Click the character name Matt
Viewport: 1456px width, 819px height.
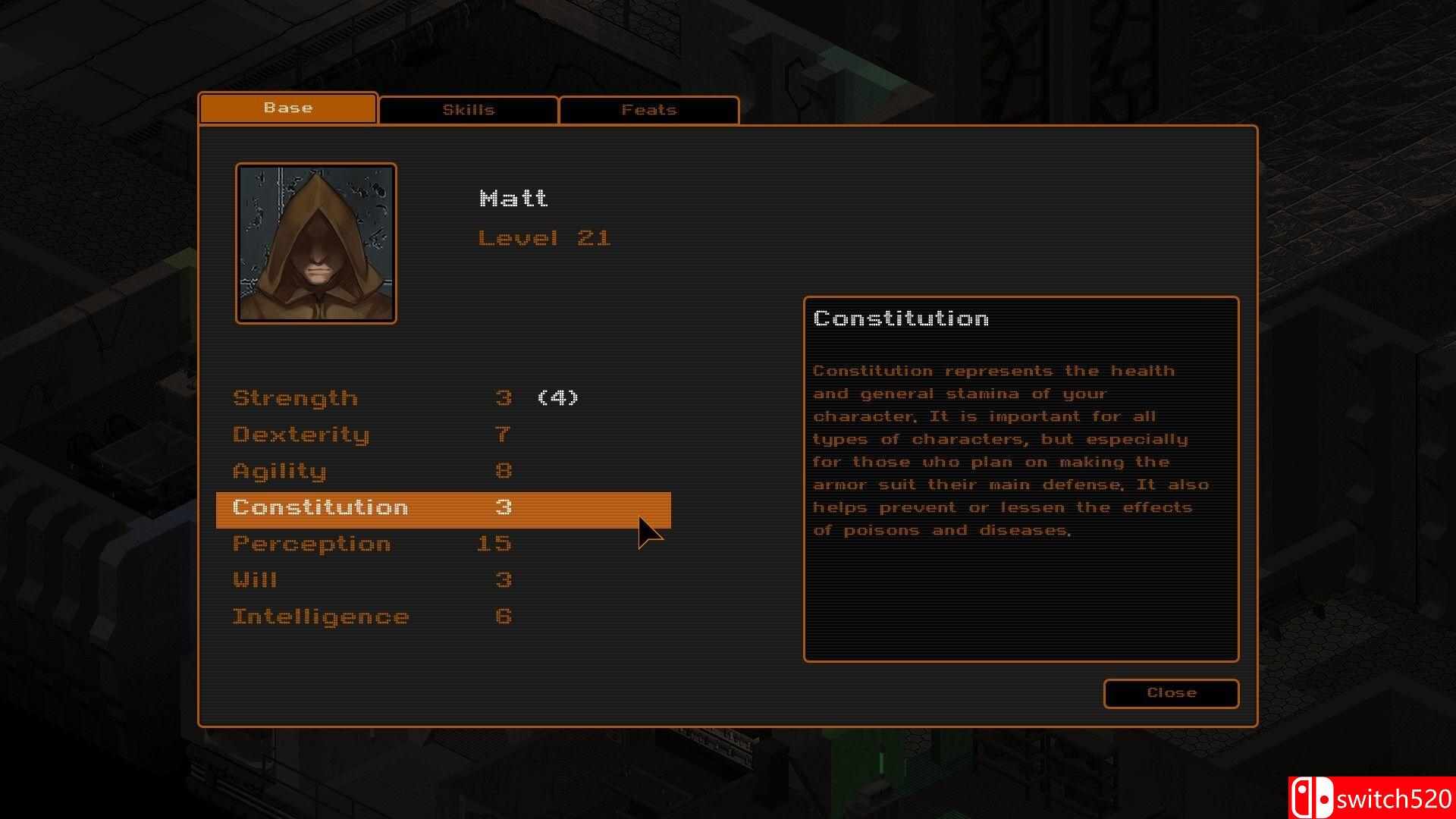click(516, 198)
